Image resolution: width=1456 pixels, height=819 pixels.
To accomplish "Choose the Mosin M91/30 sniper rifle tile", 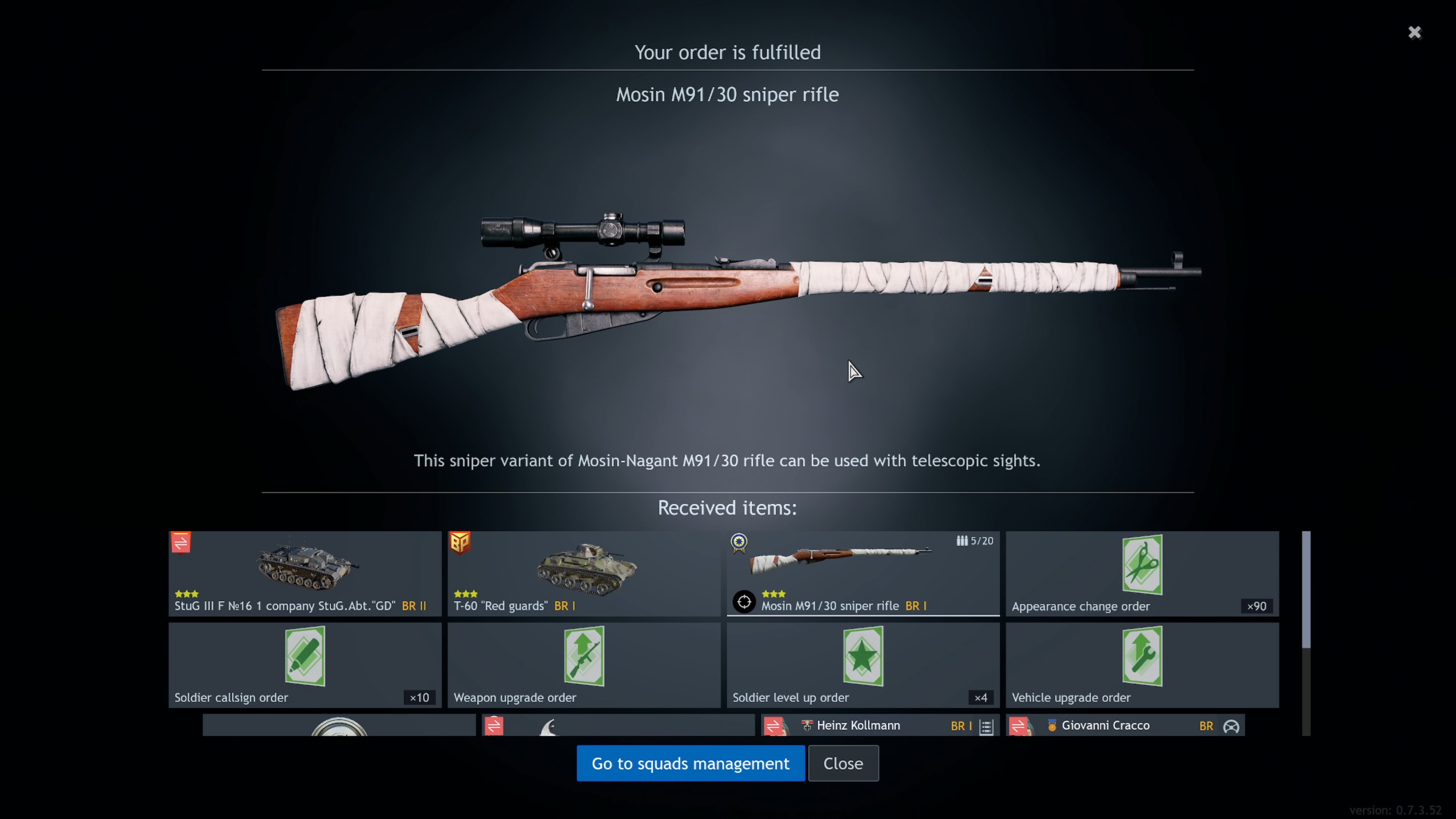I will point(863,573).
